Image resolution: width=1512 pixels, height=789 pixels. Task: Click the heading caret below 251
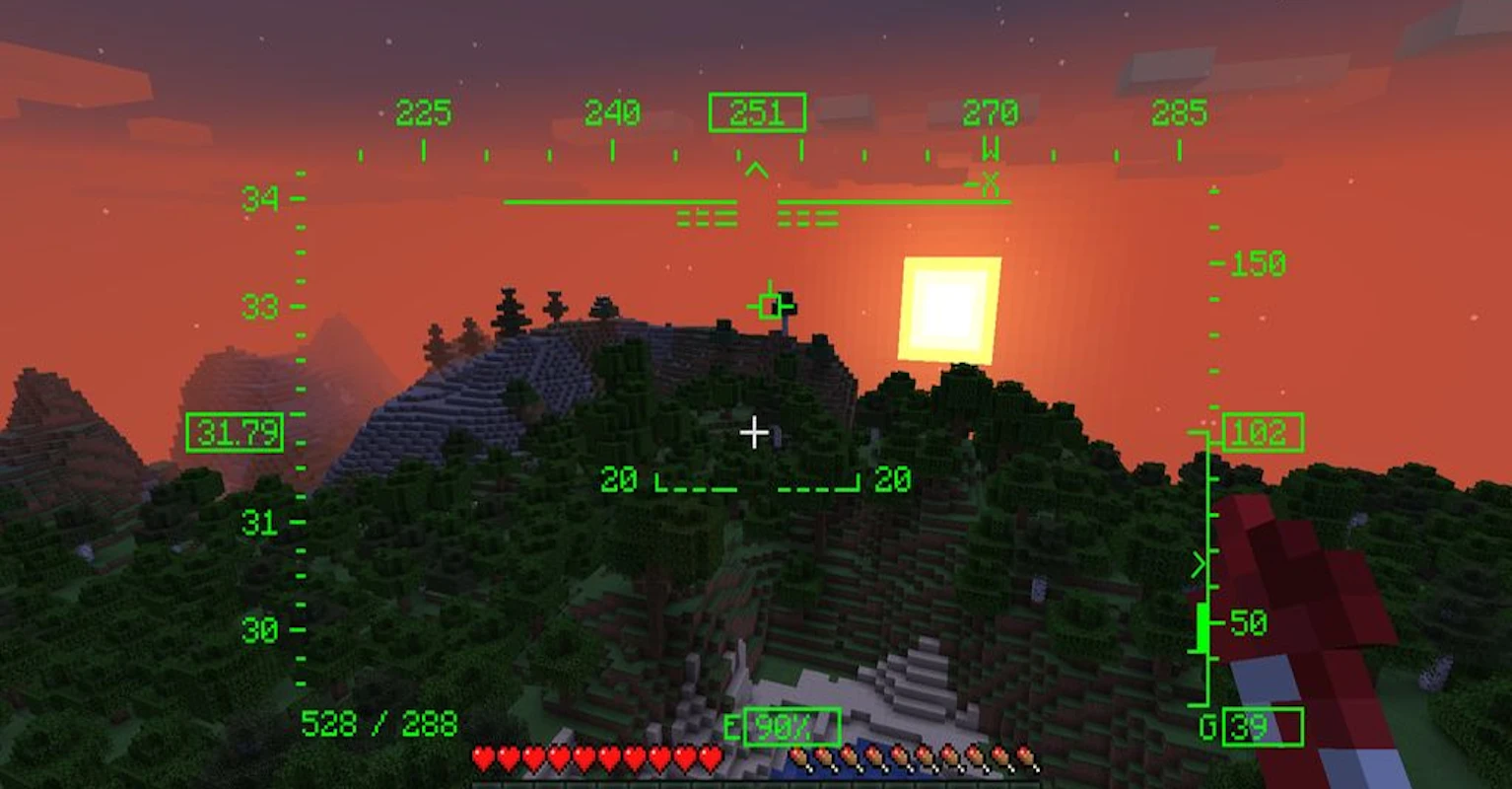tap(755, 170)
